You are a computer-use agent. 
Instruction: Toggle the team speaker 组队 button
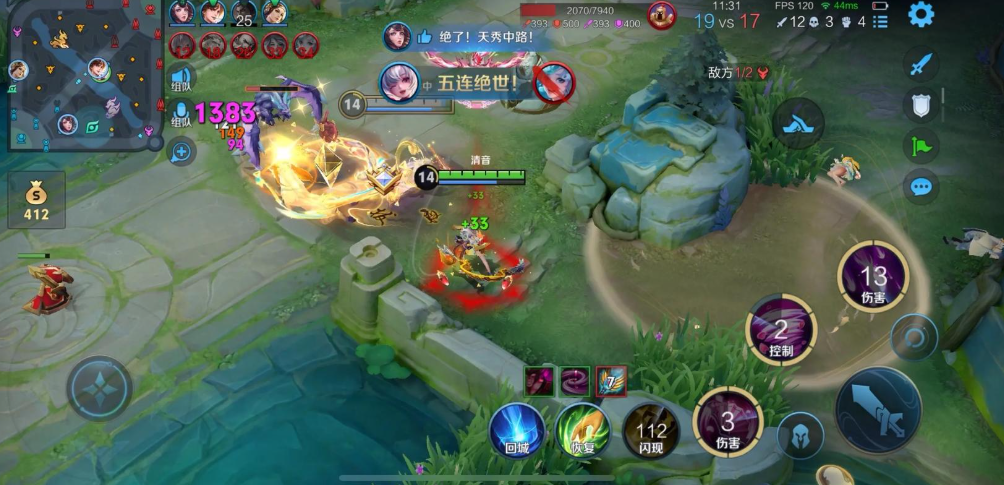[x=181, y=77]
